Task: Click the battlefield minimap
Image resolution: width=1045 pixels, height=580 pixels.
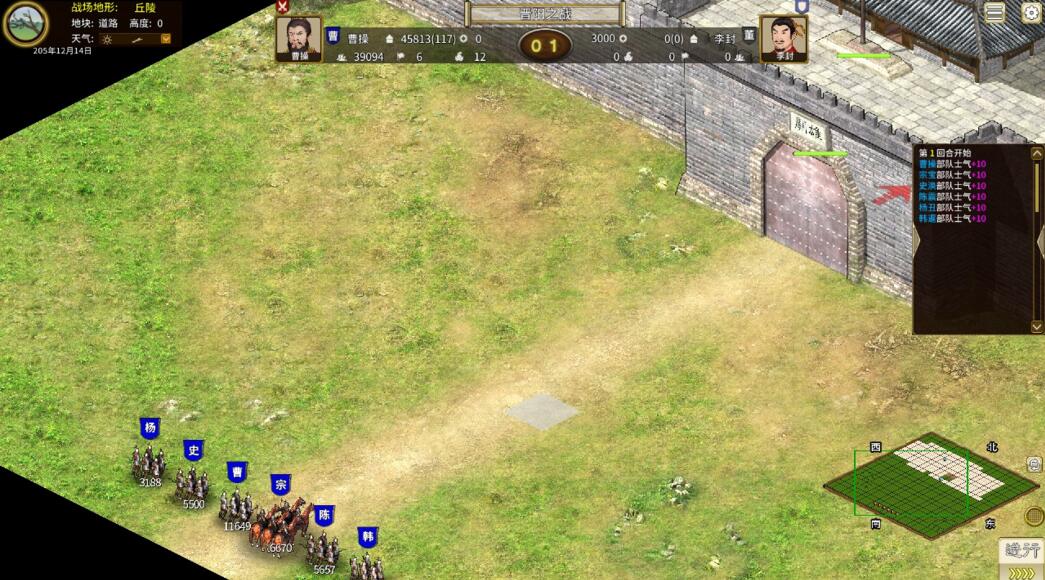Action: (930, 482)
